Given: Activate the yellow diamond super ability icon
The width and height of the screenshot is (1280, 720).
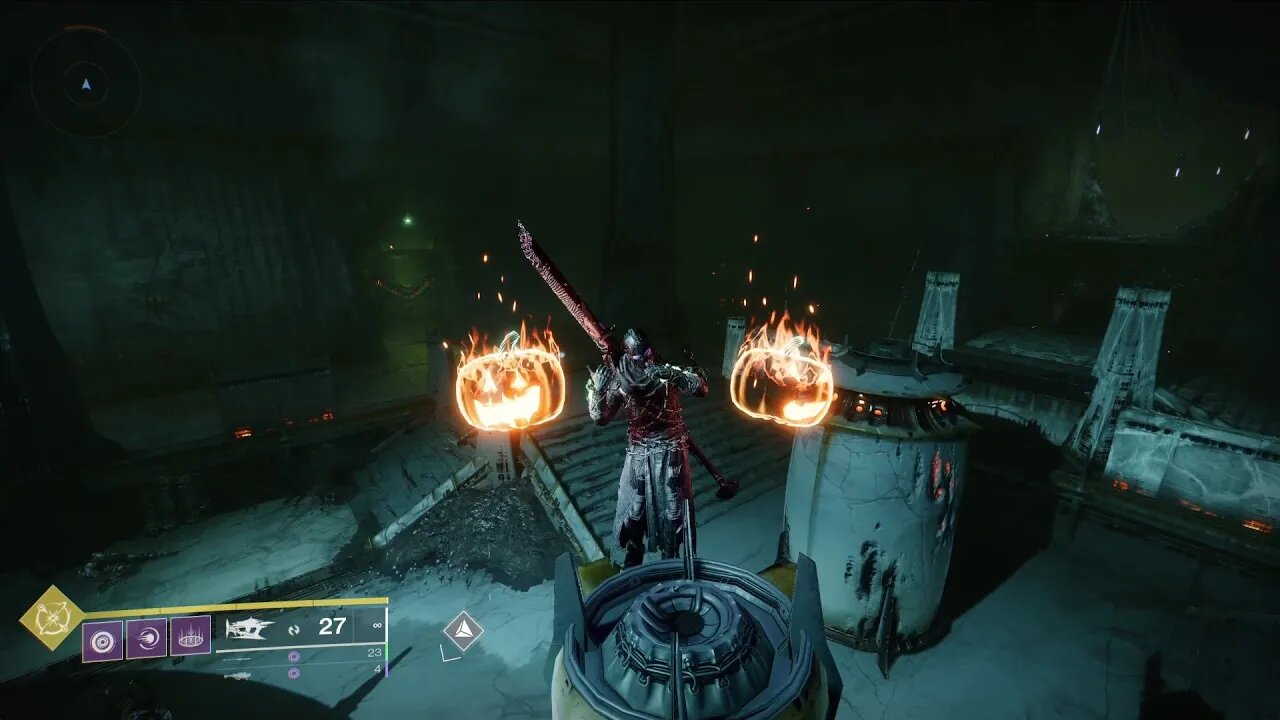Looking at the screenshot, I should tap(51, 617).
